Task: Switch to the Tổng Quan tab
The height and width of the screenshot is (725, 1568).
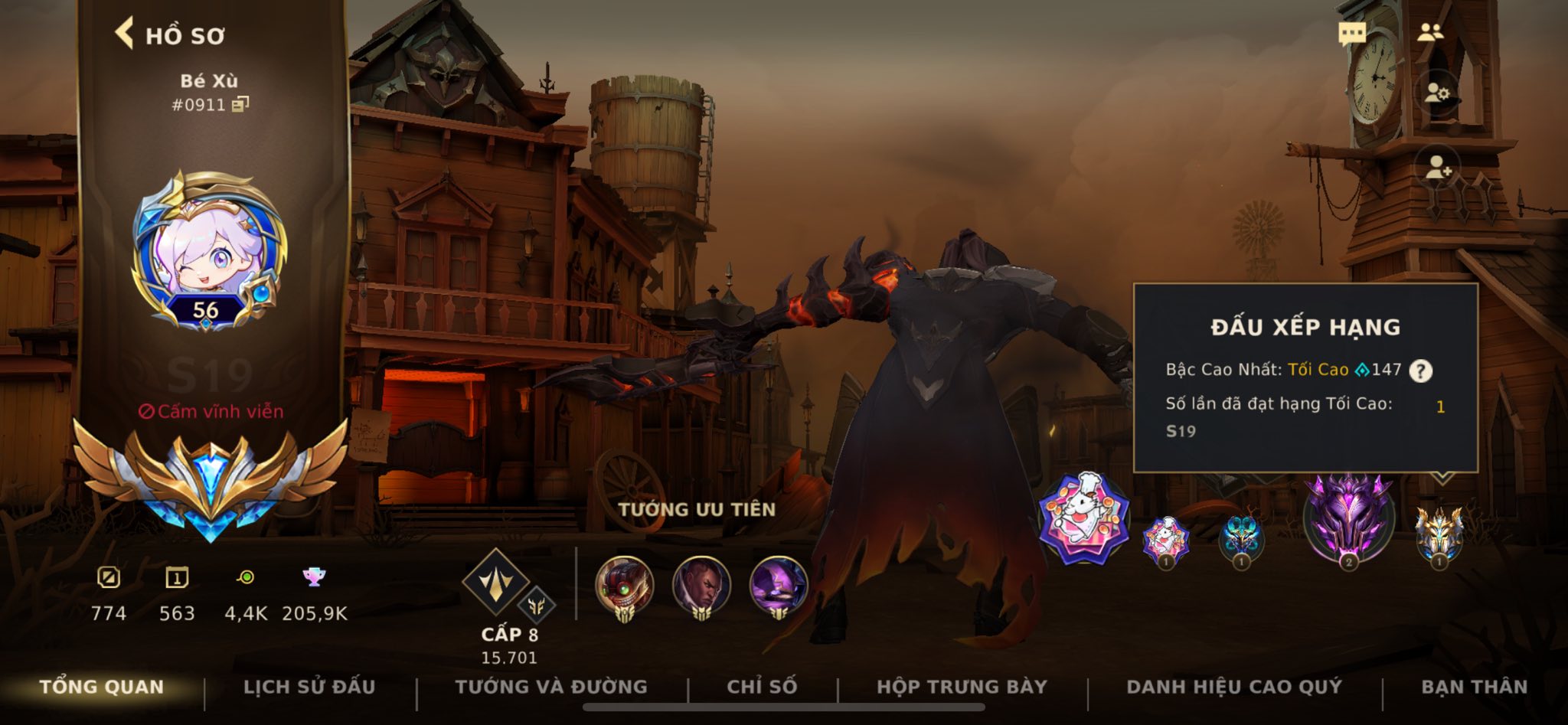Action: (102, 687)
